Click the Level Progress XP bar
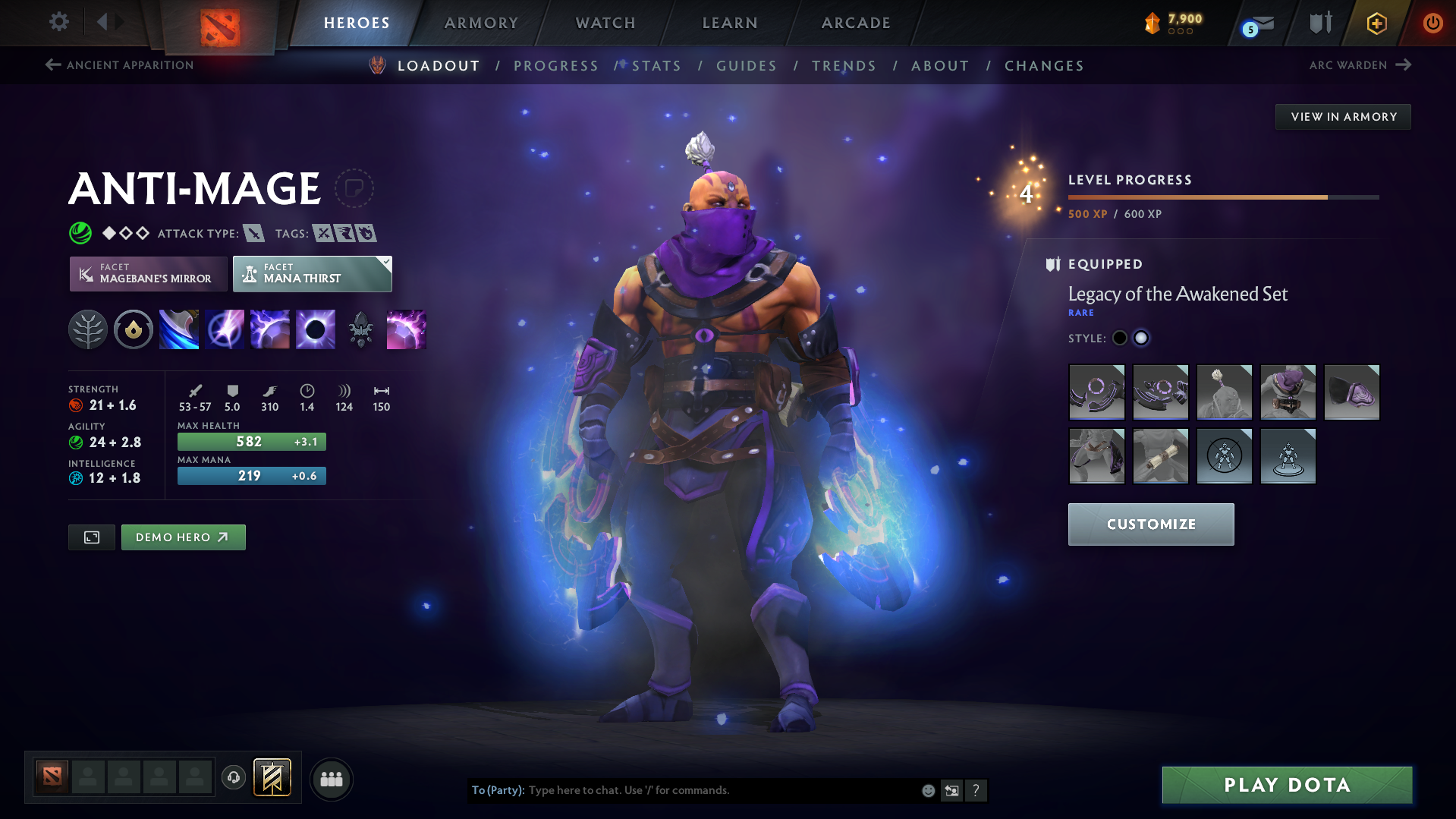Viewport: 1456px width, 819px height. pyautogui.click(x=1222, y=197)
